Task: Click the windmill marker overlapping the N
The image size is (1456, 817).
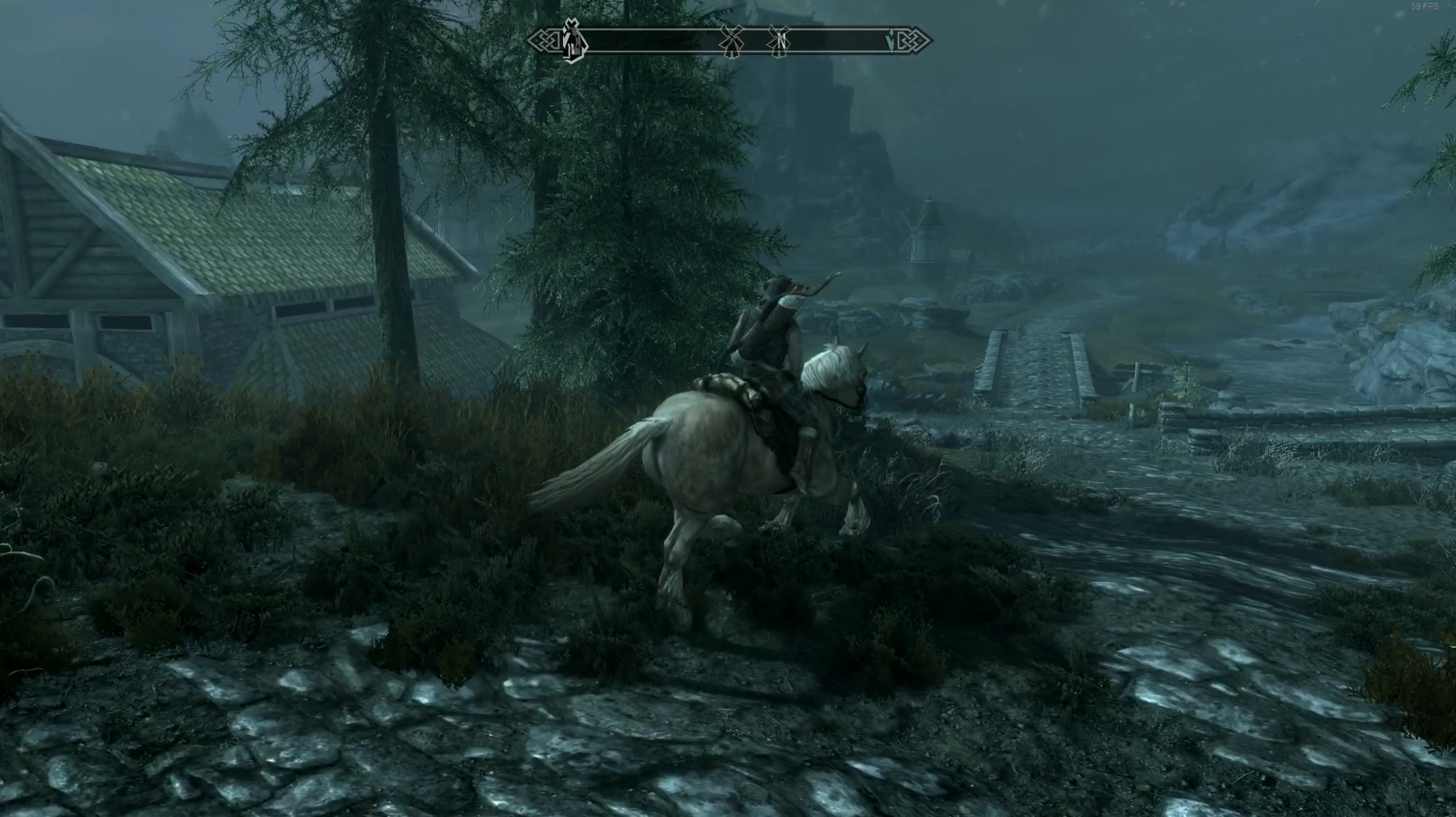Action: (x=779, y=42)
